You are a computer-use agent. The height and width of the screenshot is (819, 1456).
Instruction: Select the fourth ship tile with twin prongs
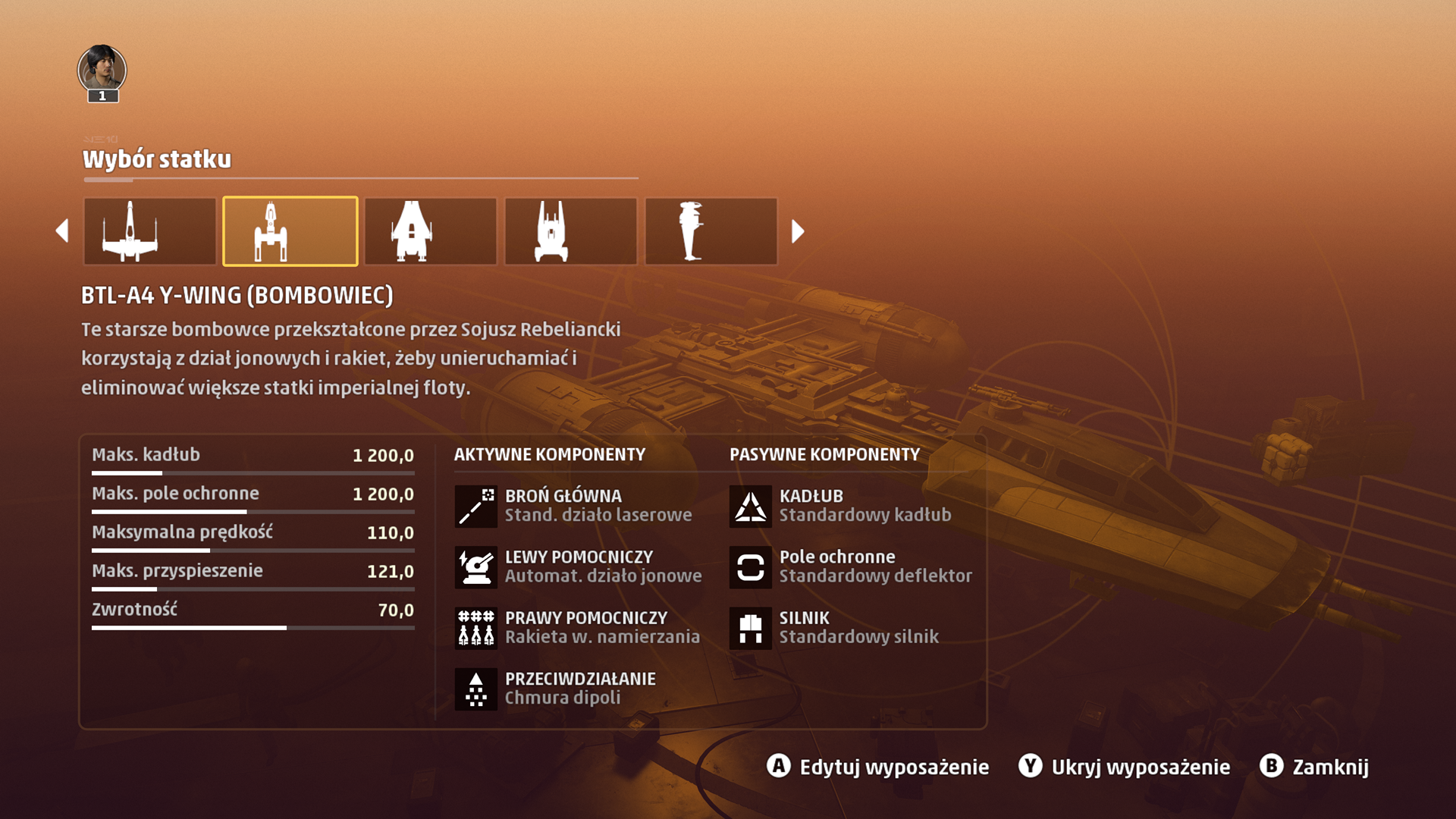click(570, 231)
